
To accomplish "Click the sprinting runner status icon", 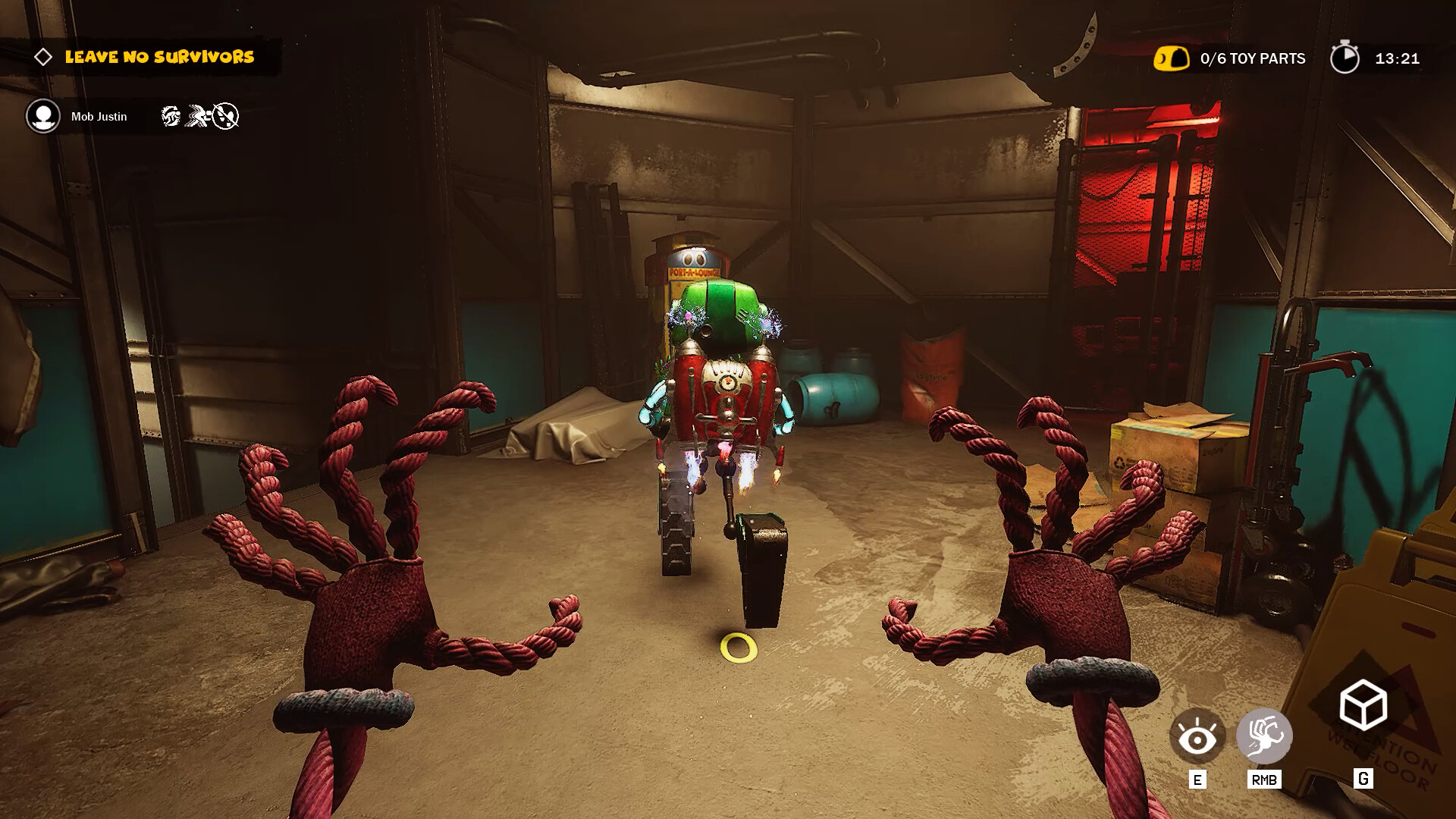I will click(x=196, y=116).
